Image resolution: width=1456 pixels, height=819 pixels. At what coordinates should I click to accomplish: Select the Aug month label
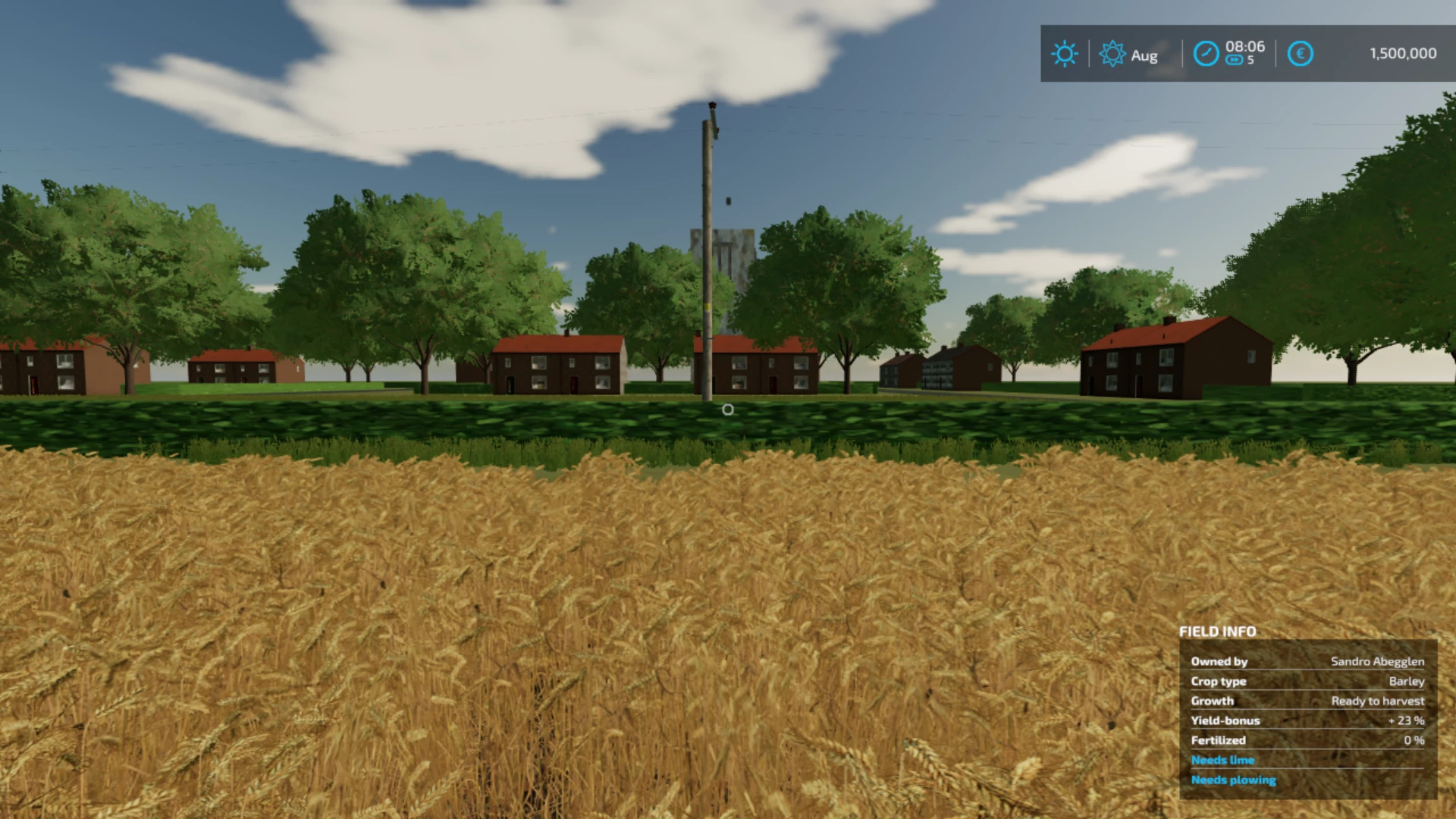[x=1143, y=55]
